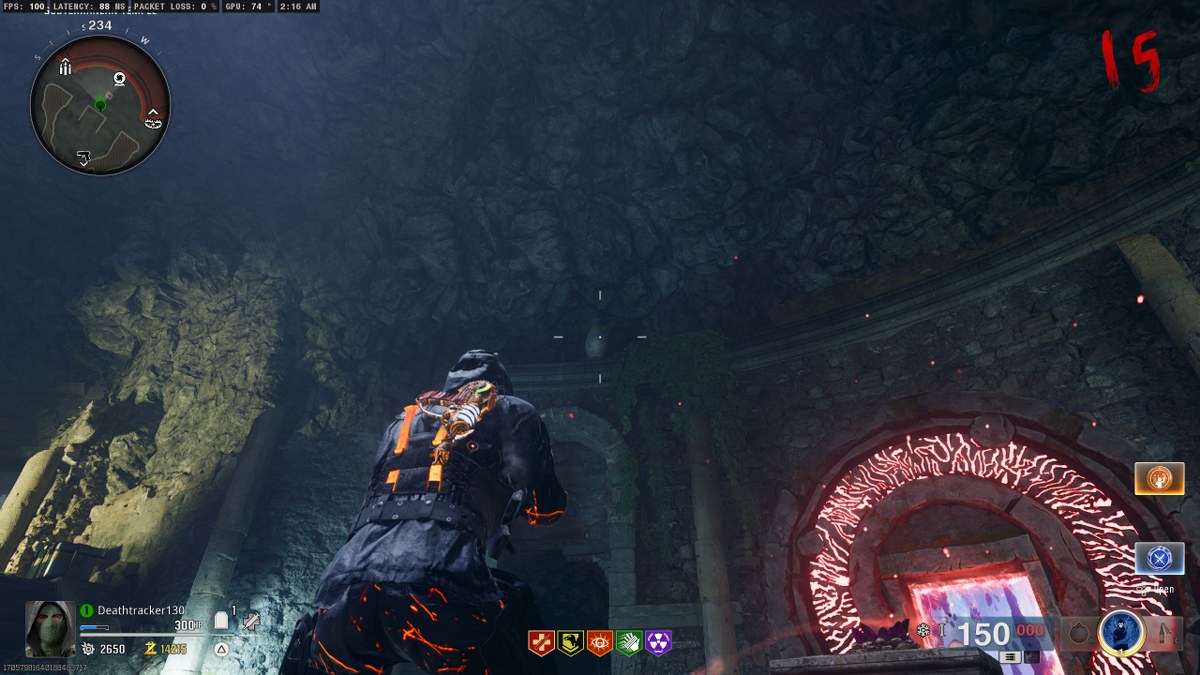Click the armor plate icon
Image resolution: width=1200 pixels, height=675 pixels.
(x=222, y=622)
